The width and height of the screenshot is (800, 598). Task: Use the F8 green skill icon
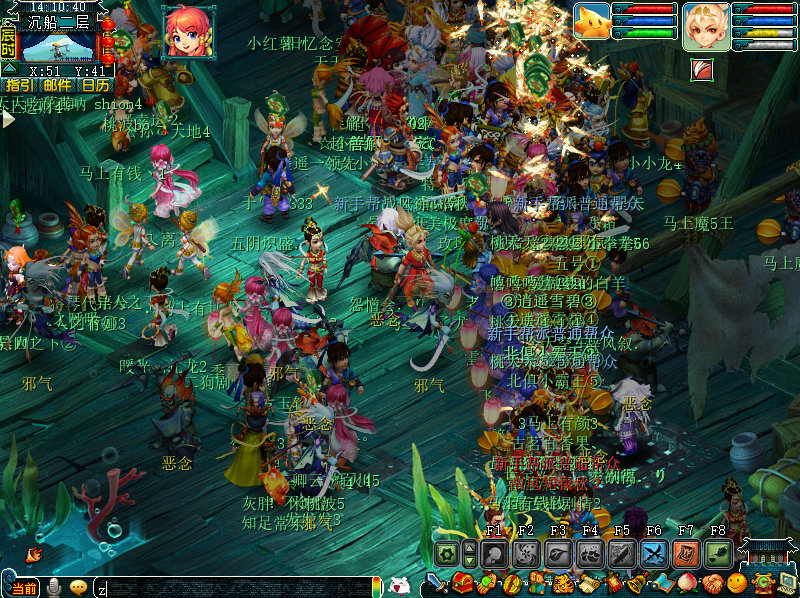[718, 554]
